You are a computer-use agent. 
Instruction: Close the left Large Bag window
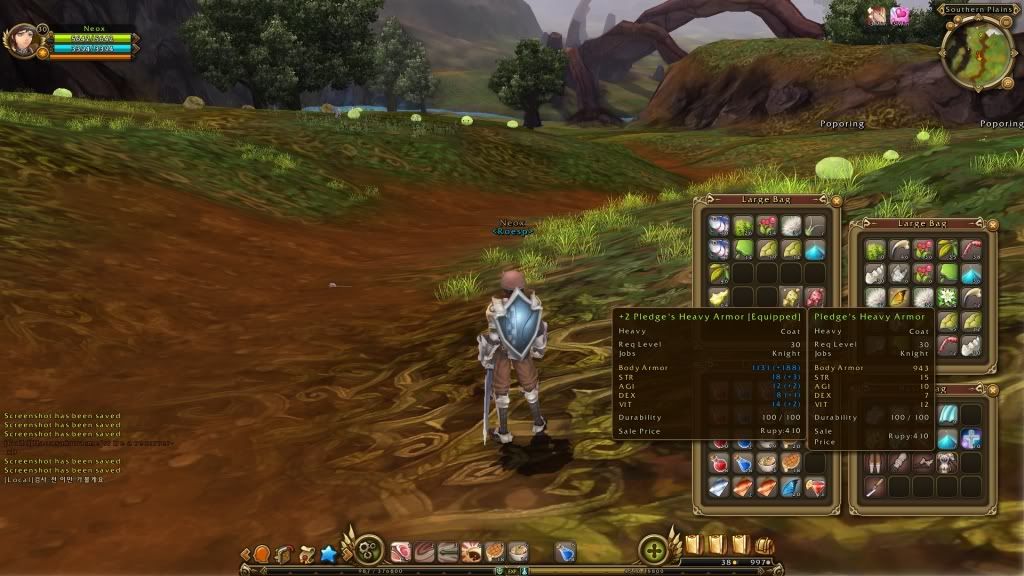tap(836, 200)
